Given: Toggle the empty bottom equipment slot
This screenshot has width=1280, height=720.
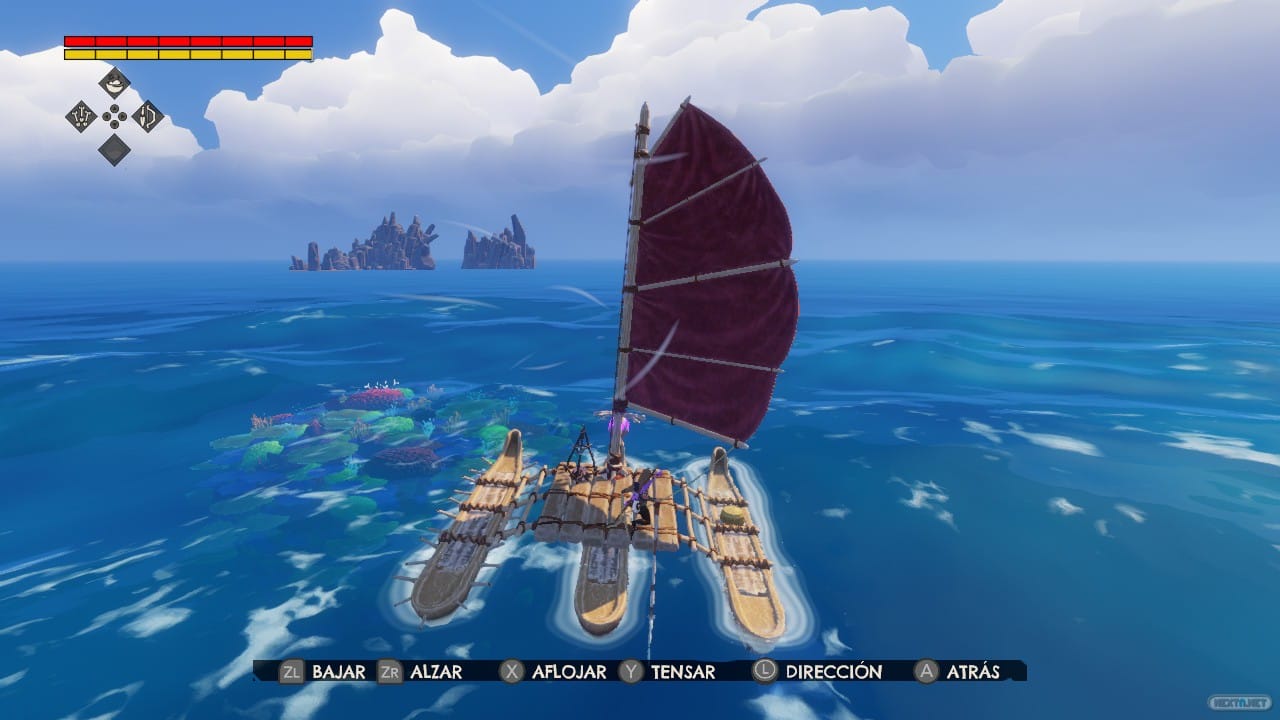Looking at the screenshot, I should click(114, 150).
